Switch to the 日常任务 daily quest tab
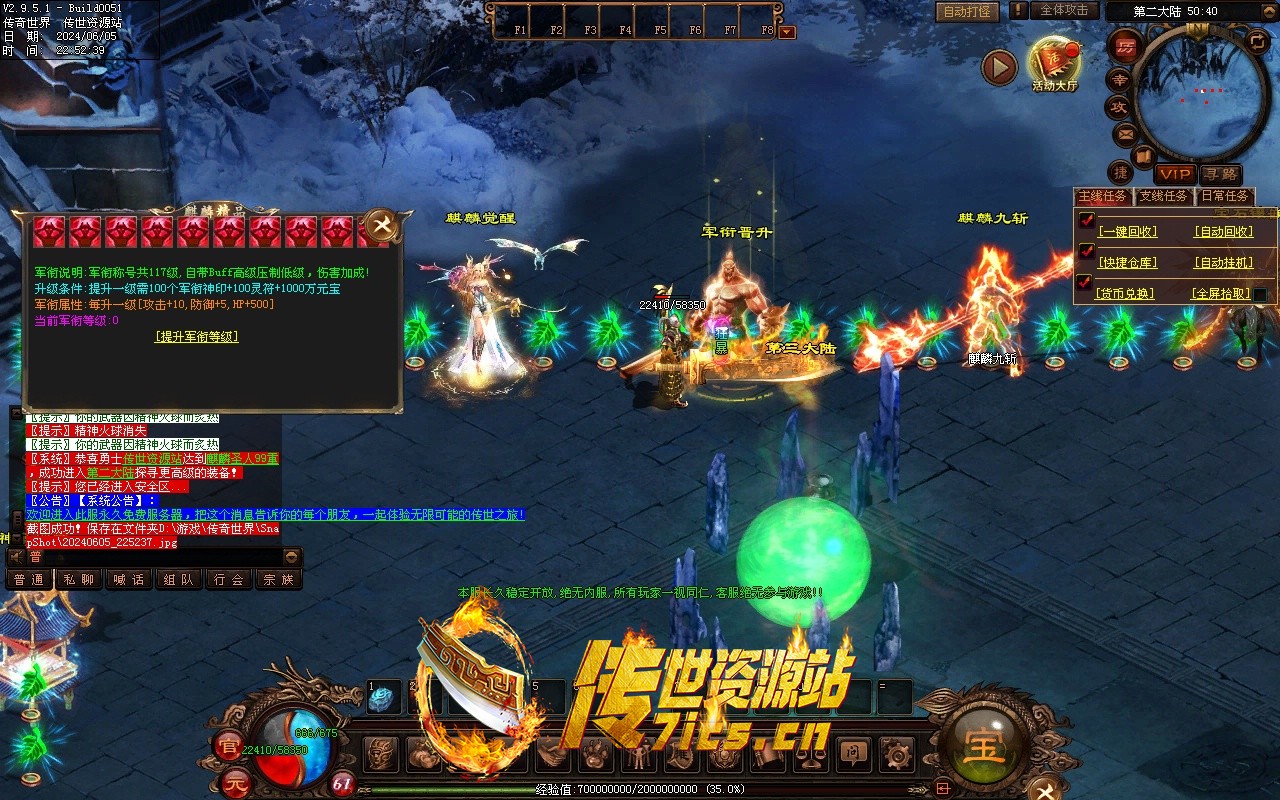 [1224, 196]
